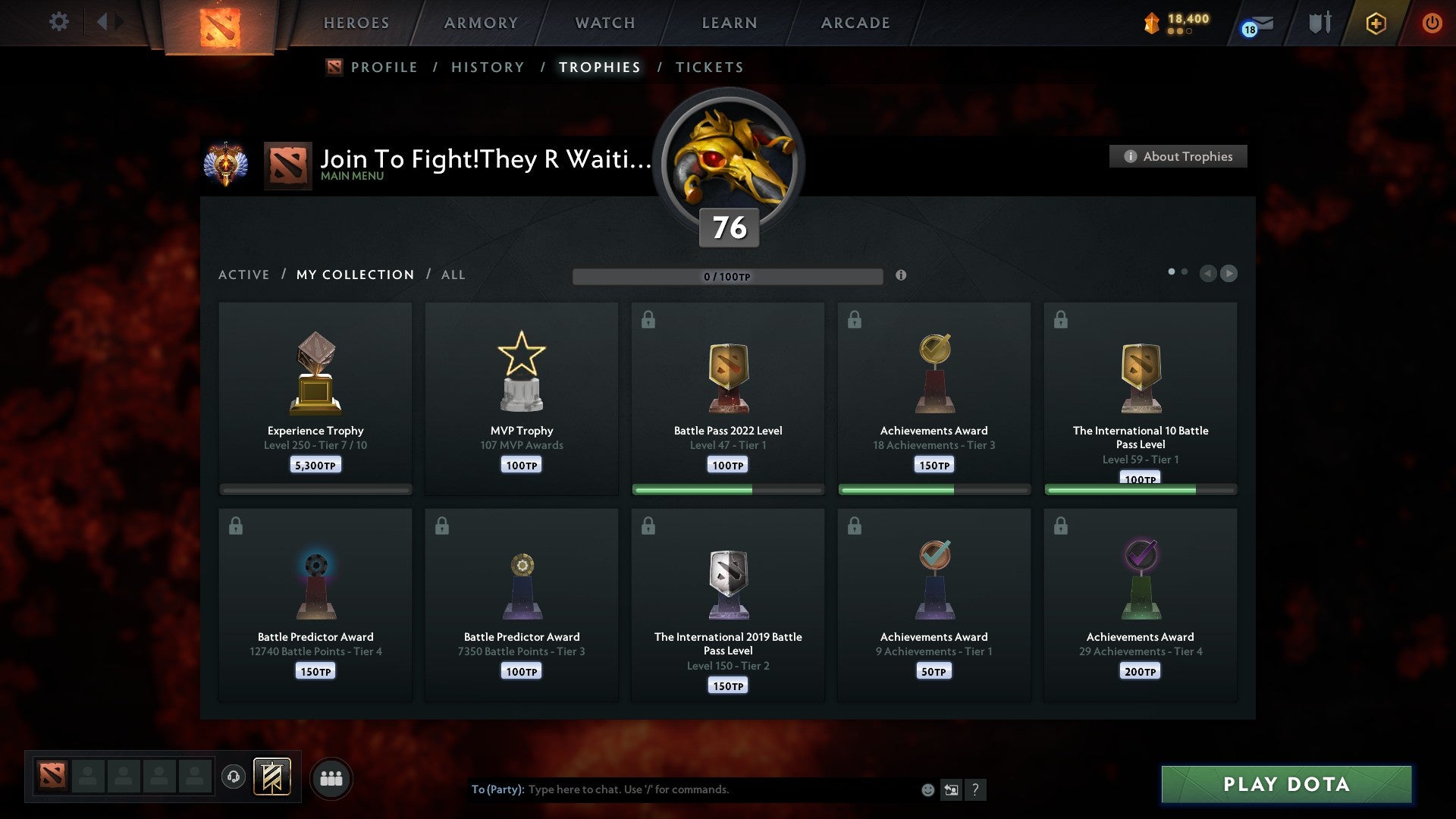Click the guild banner icon in party bar
The image size is (1456, 819).
(x=271, y=777)
